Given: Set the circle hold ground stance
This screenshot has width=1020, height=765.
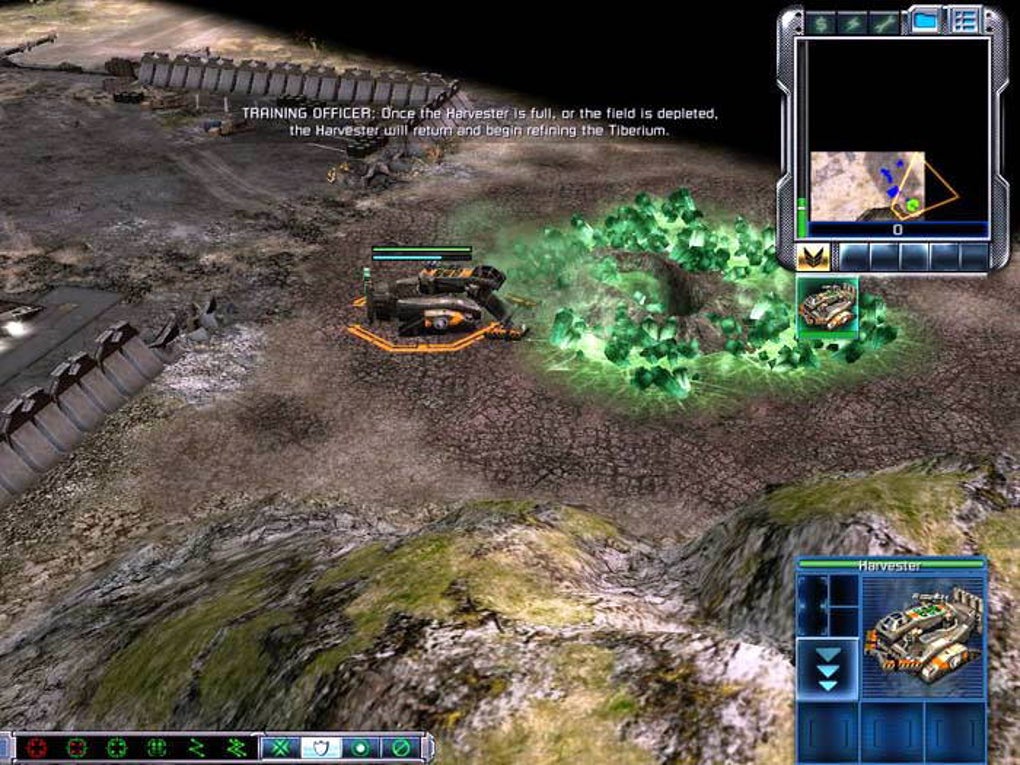Looking at the screenshot, I should (360, 747).
